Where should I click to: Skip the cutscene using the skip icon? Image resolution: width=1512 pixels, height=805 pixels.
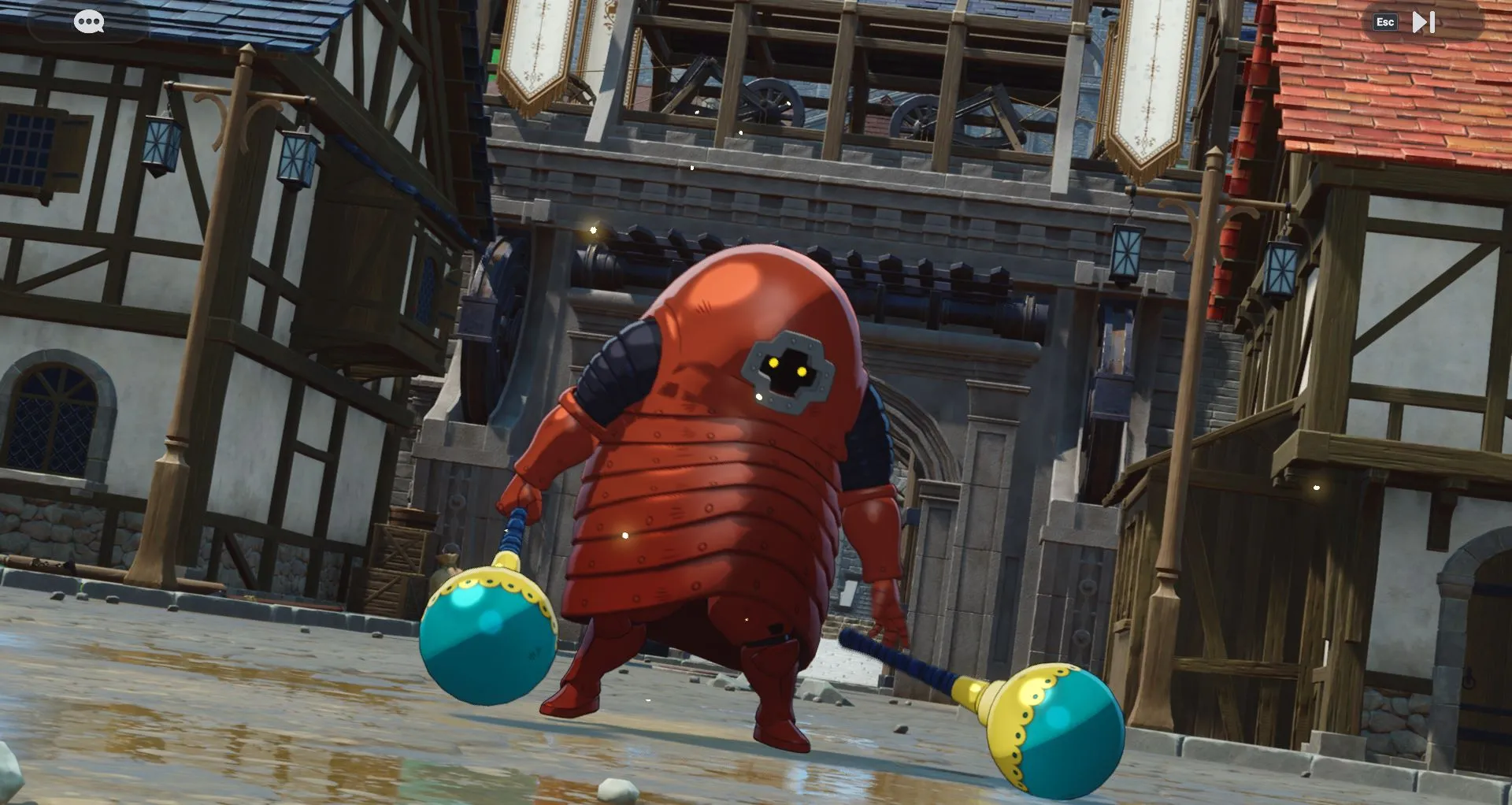(x=1422, y=21)
